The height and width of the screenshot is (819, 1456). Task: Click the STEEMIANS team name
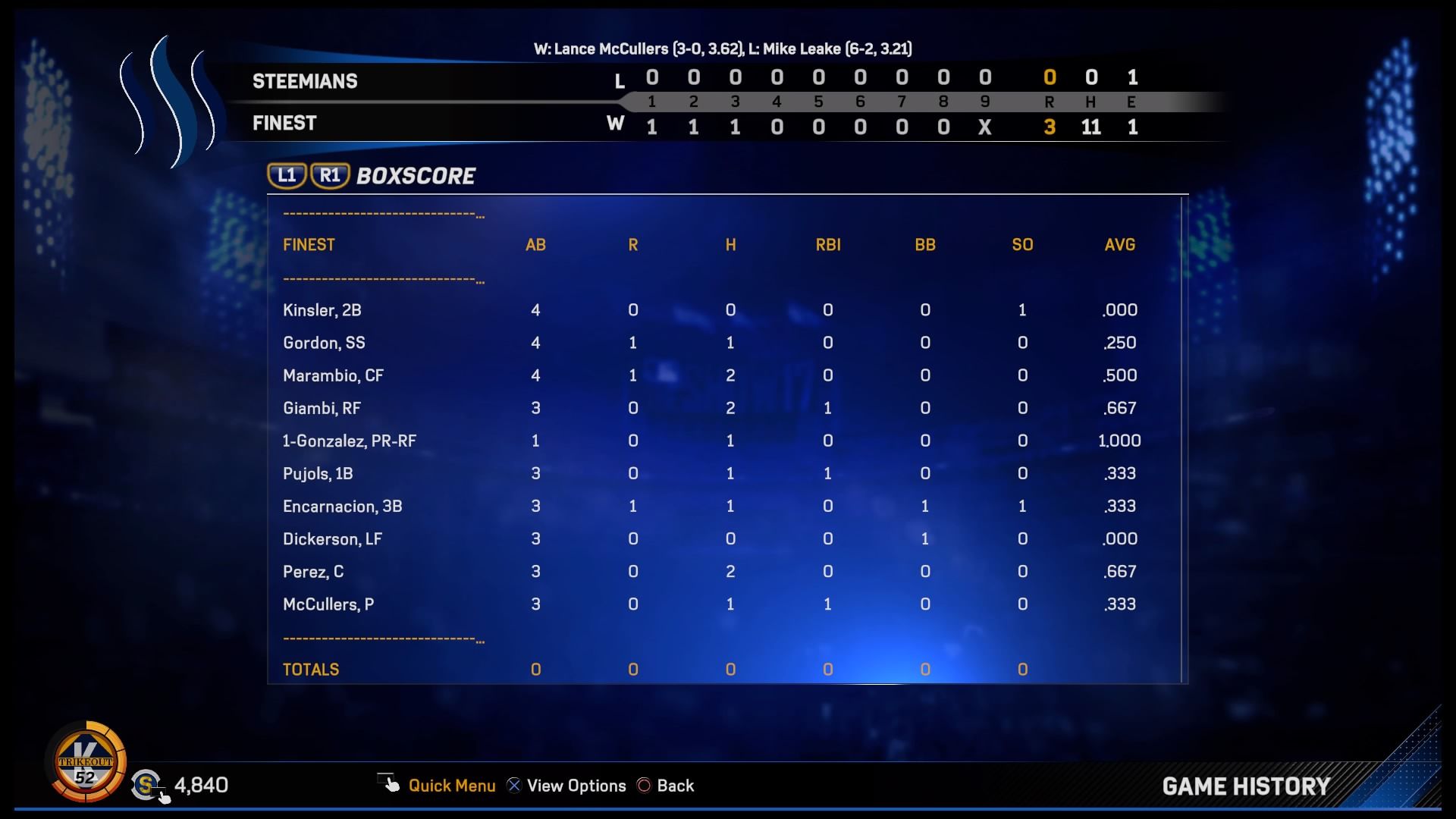[x=305, y=81]
